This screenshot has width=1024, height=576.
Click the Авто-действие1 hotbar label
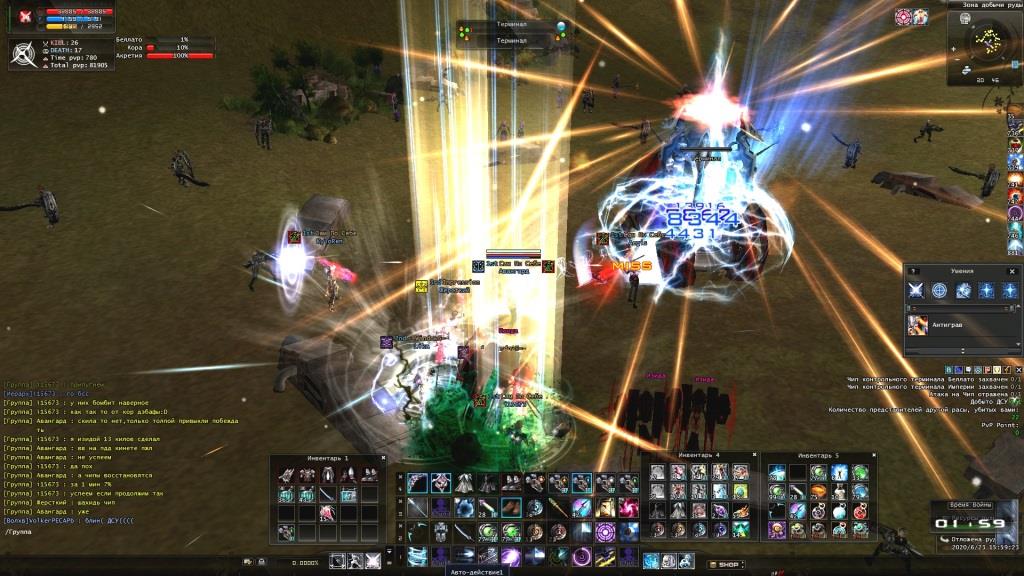tap(477, 572)
